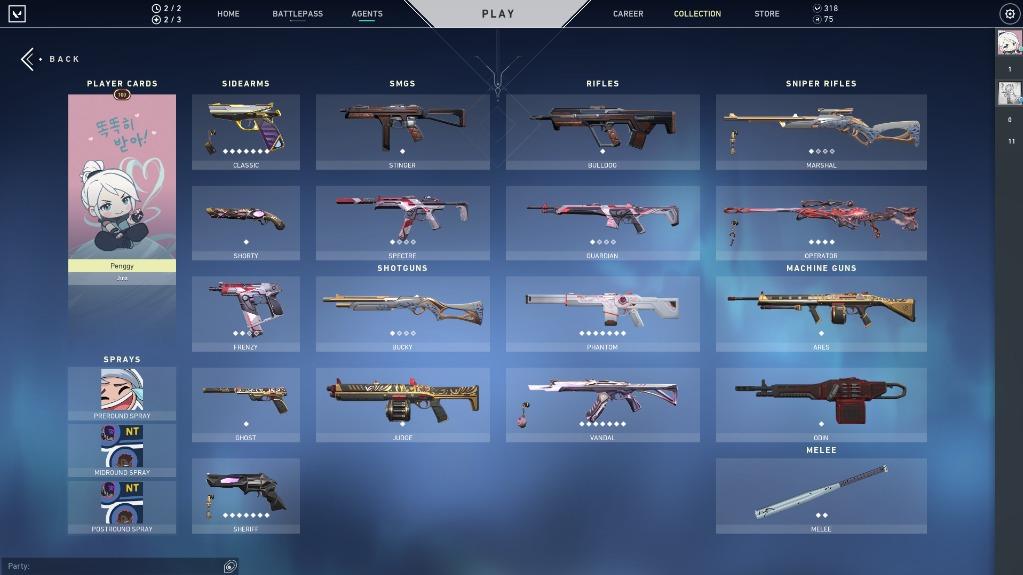Open the Career tab
The image size is (1023, 575).
(x=628, y=14)
